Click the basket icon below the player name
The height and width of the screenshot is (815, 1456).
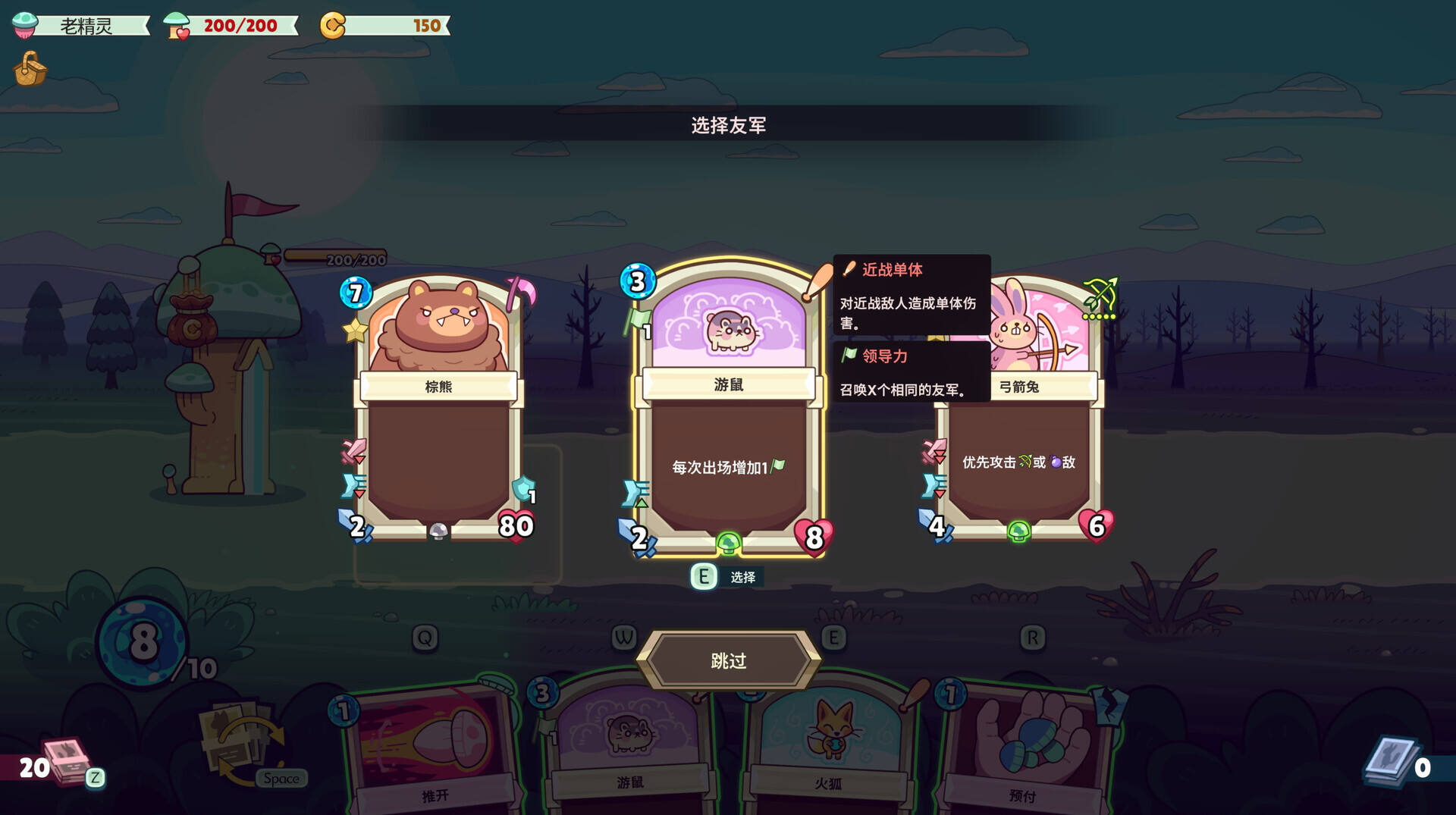tap(30, 69)
